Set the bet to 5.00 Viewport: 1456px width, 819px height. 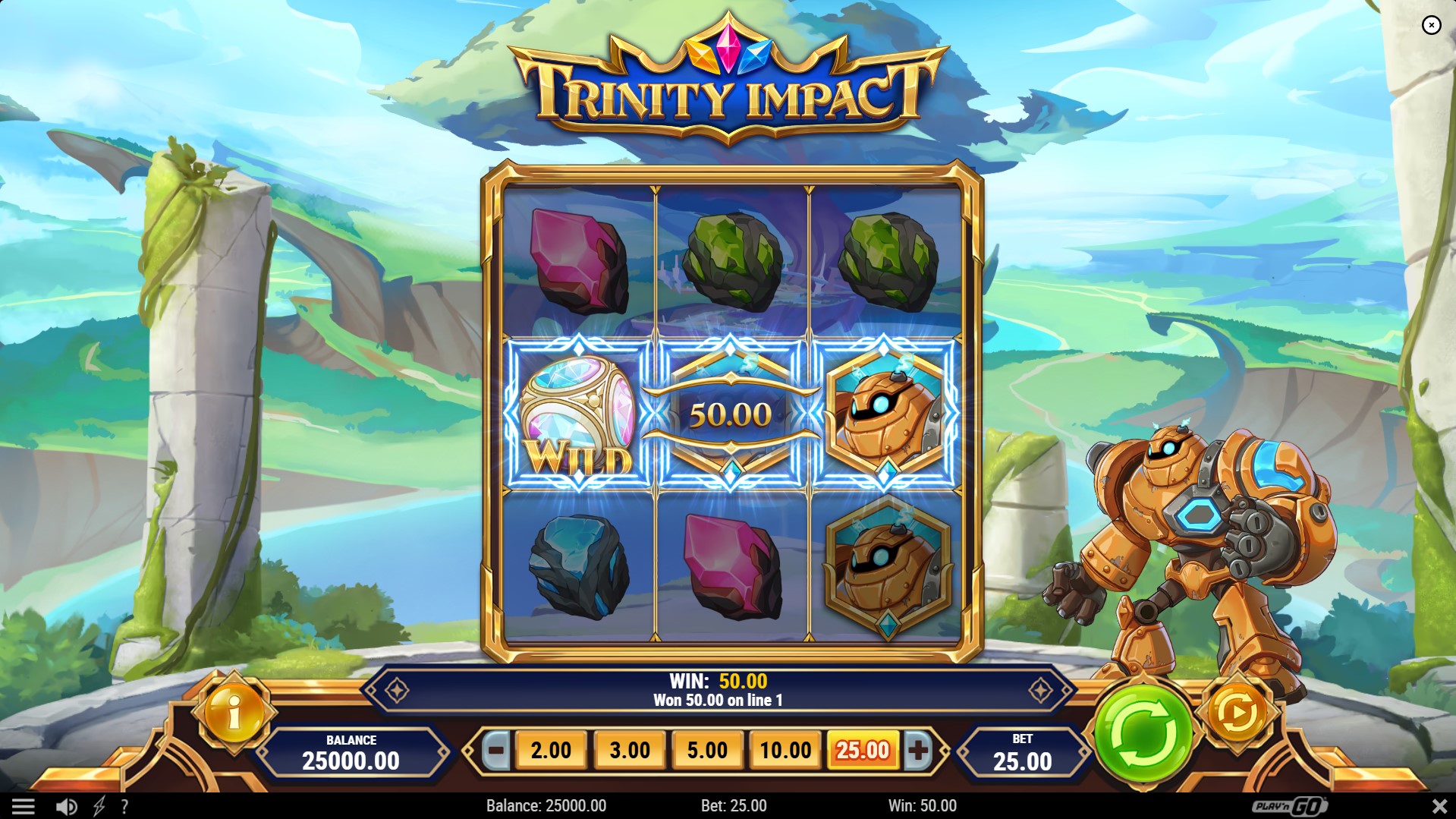click(x=707, y=750)
